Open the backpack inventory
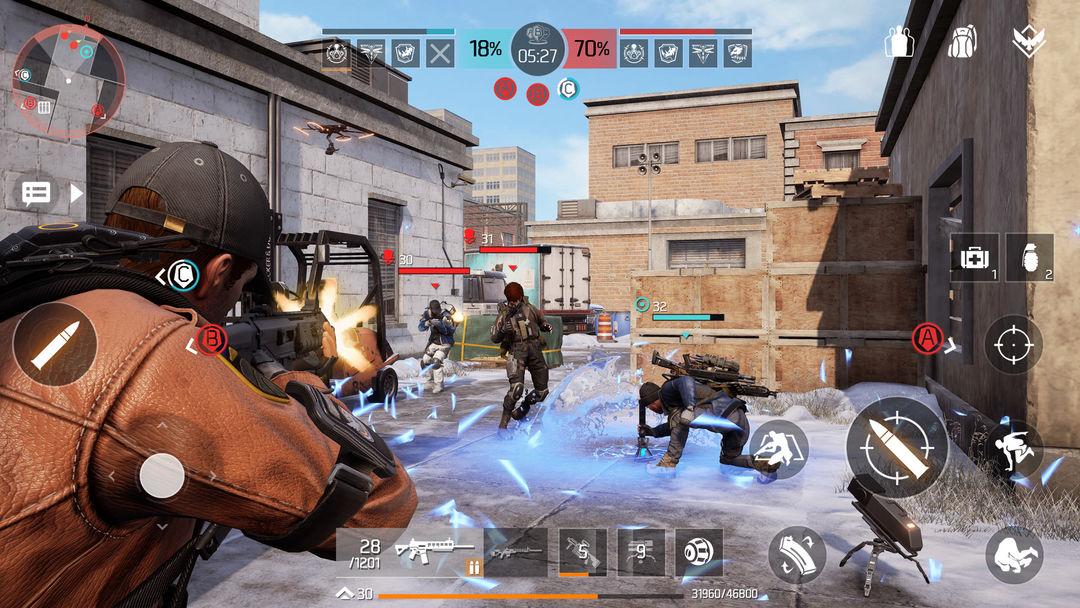 (963, 41)
